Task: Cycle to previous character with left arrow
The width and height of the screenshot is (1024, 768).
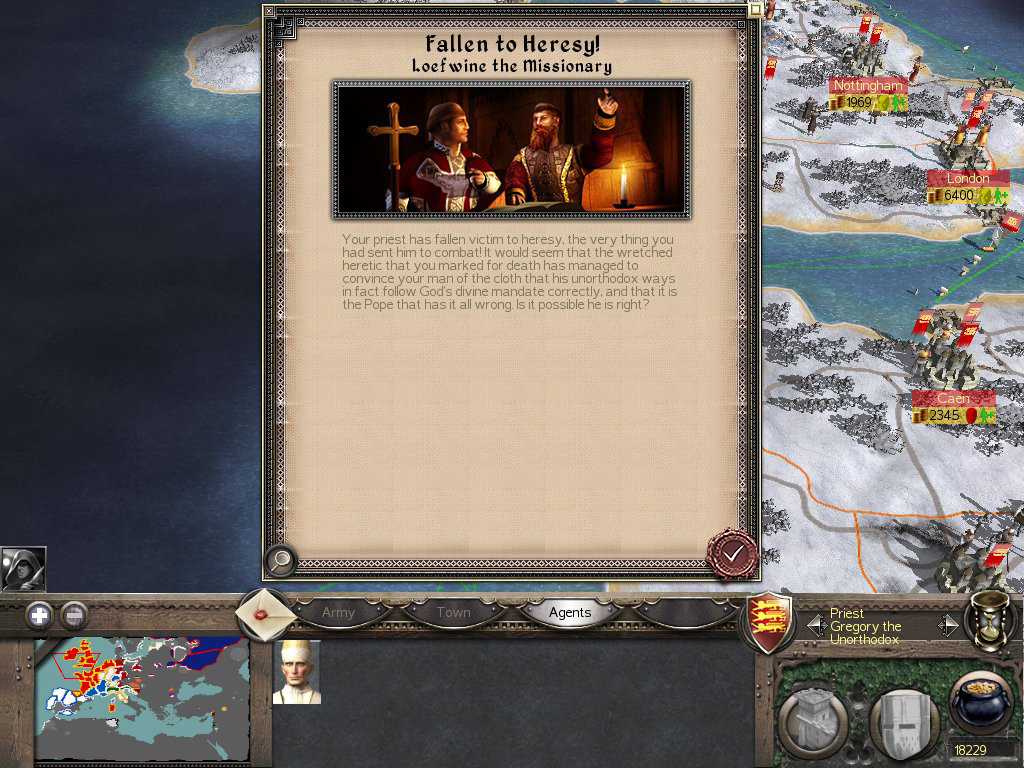Action: pos(816,626)
